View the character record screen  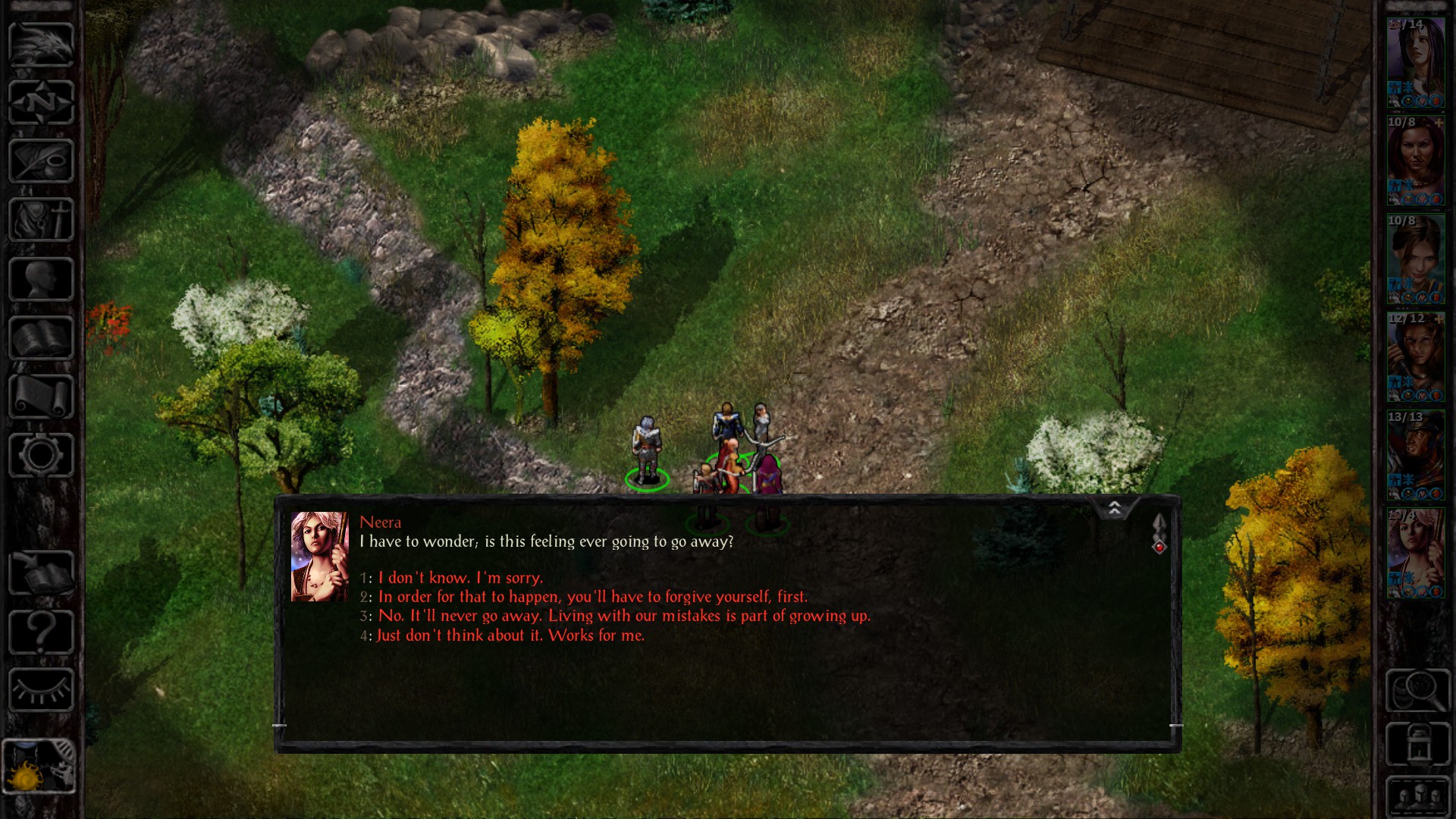pos(42,273)
